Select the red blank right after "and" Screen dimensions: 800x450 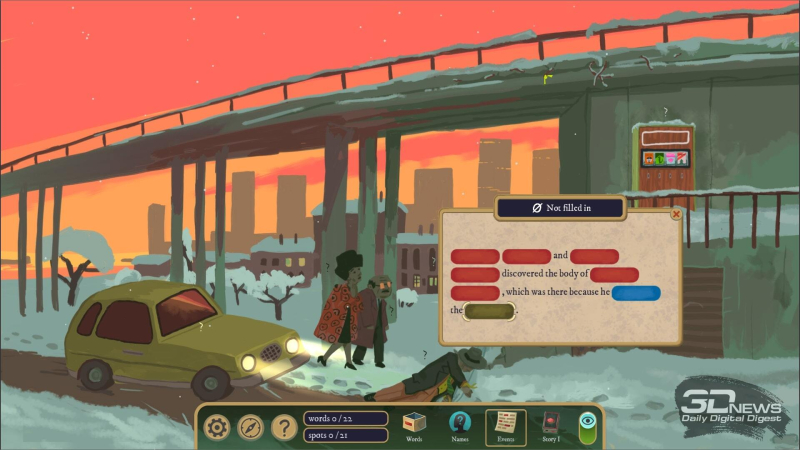(x=594, y=257)
